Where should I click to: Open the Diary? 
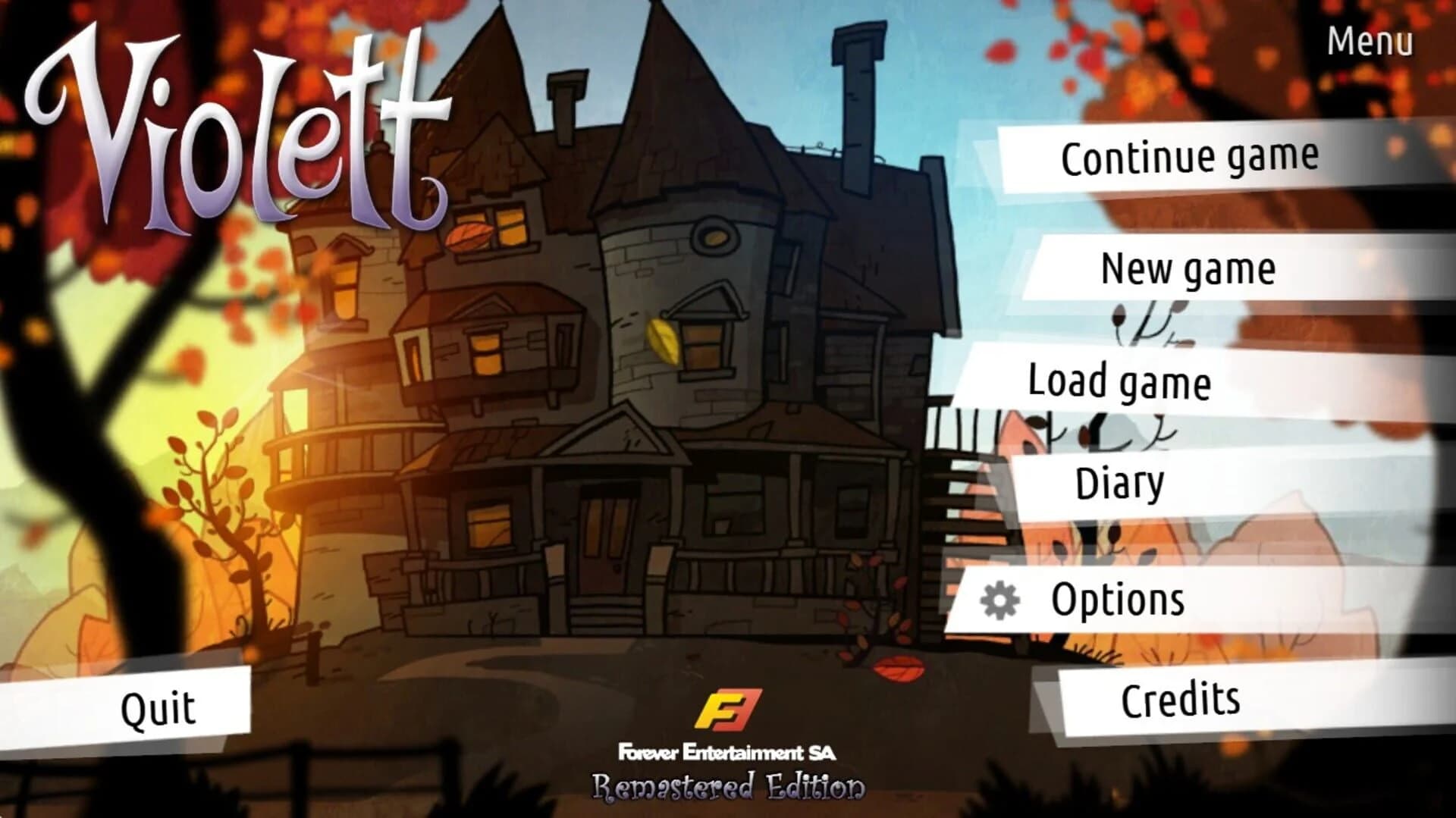[x=1120, y=480]
